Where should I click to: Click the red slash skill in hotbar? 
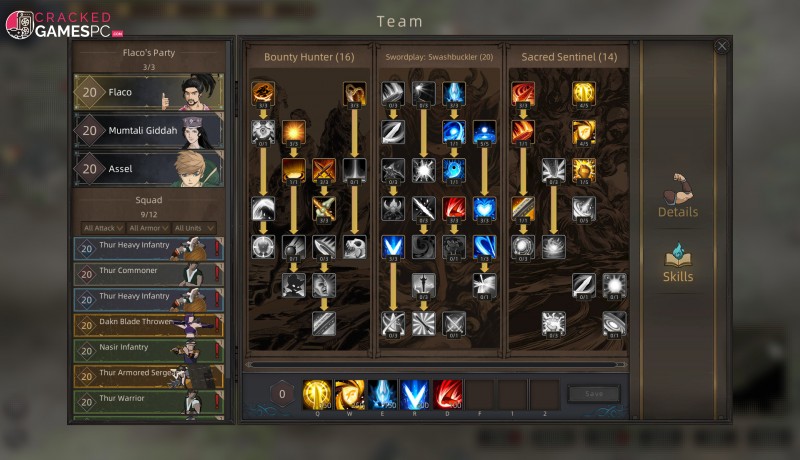click(x=448, y=394)
